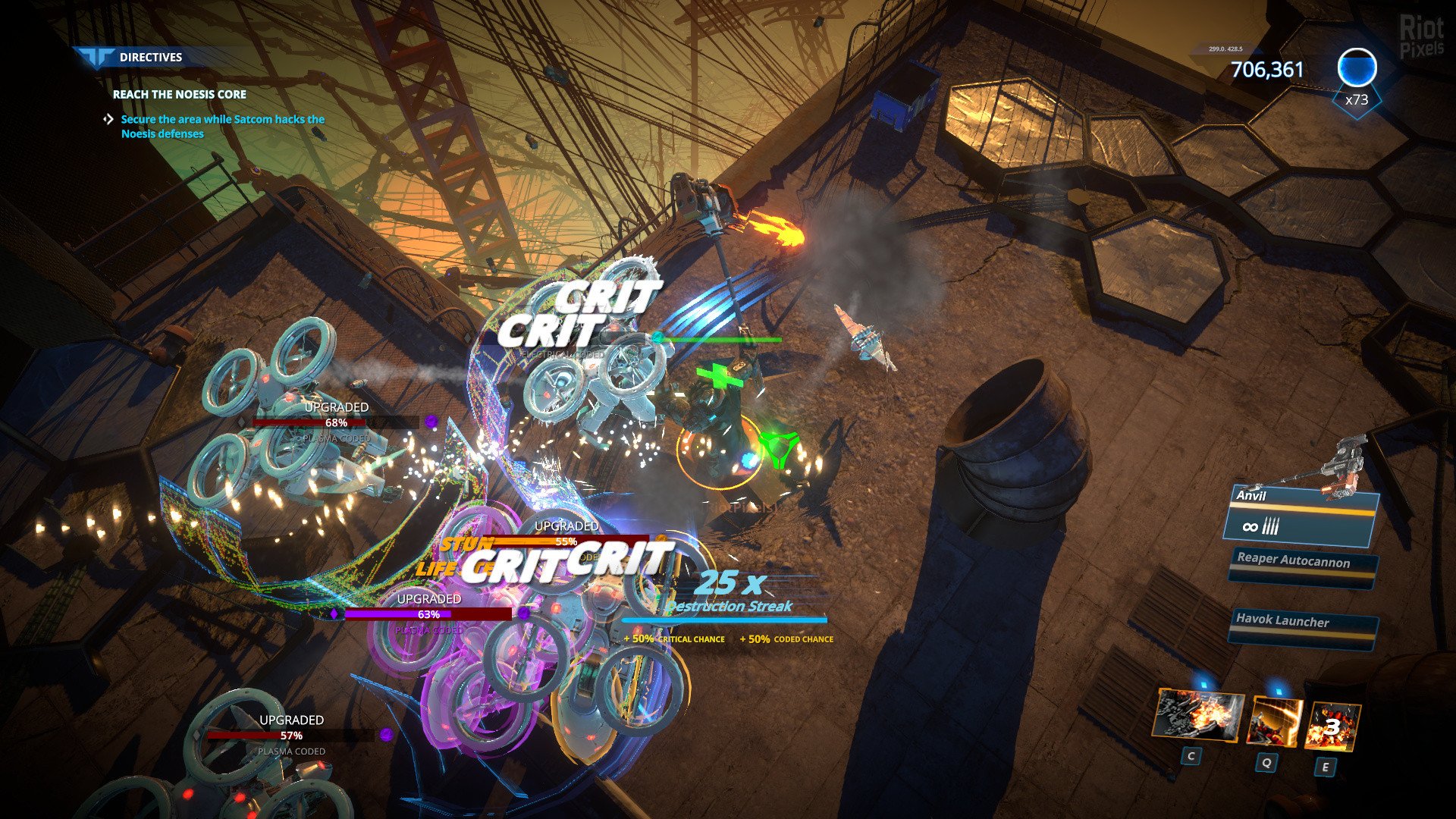Viewport: 1456px width, 819px height.
Task: Select the Anvil weapon slot
Action: (1301, 516)
